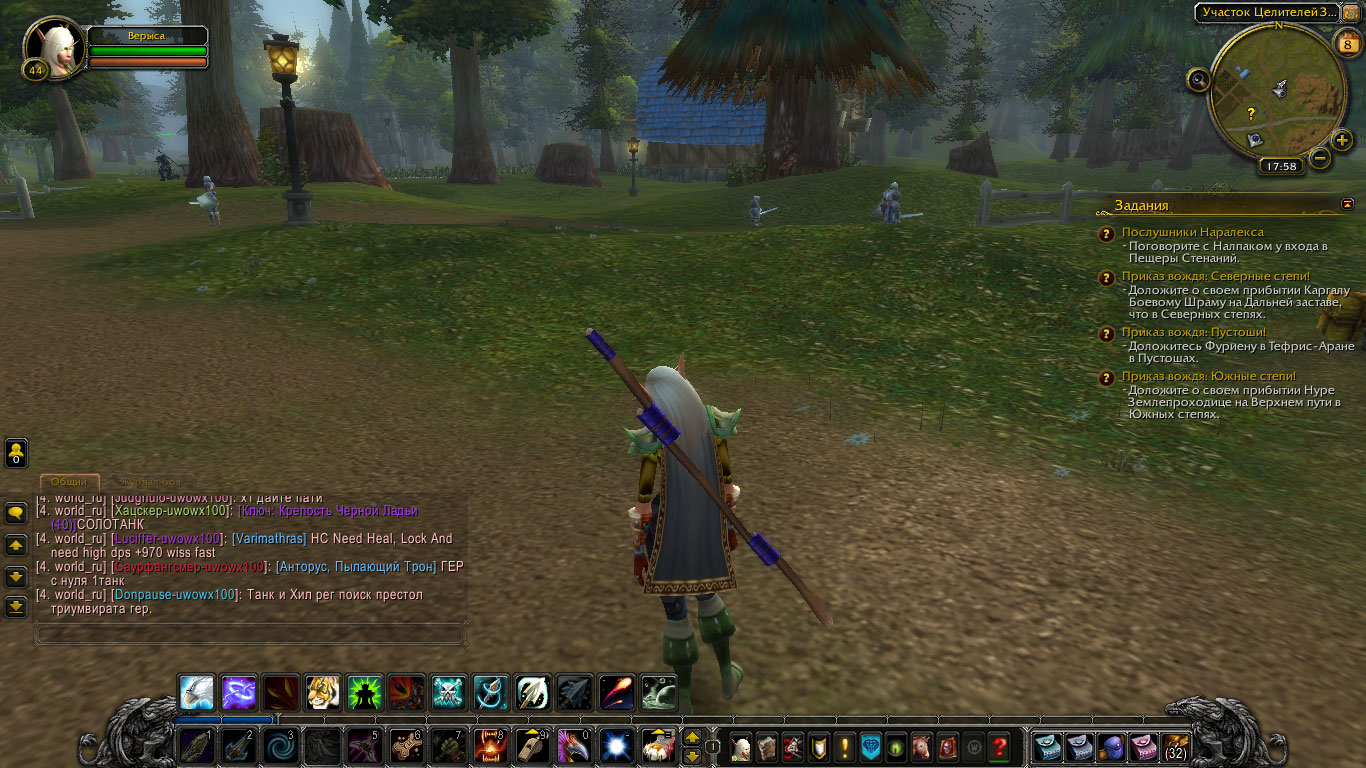Activate the white hawk ability
The image size is (1366, 768).
coord(196,692)
